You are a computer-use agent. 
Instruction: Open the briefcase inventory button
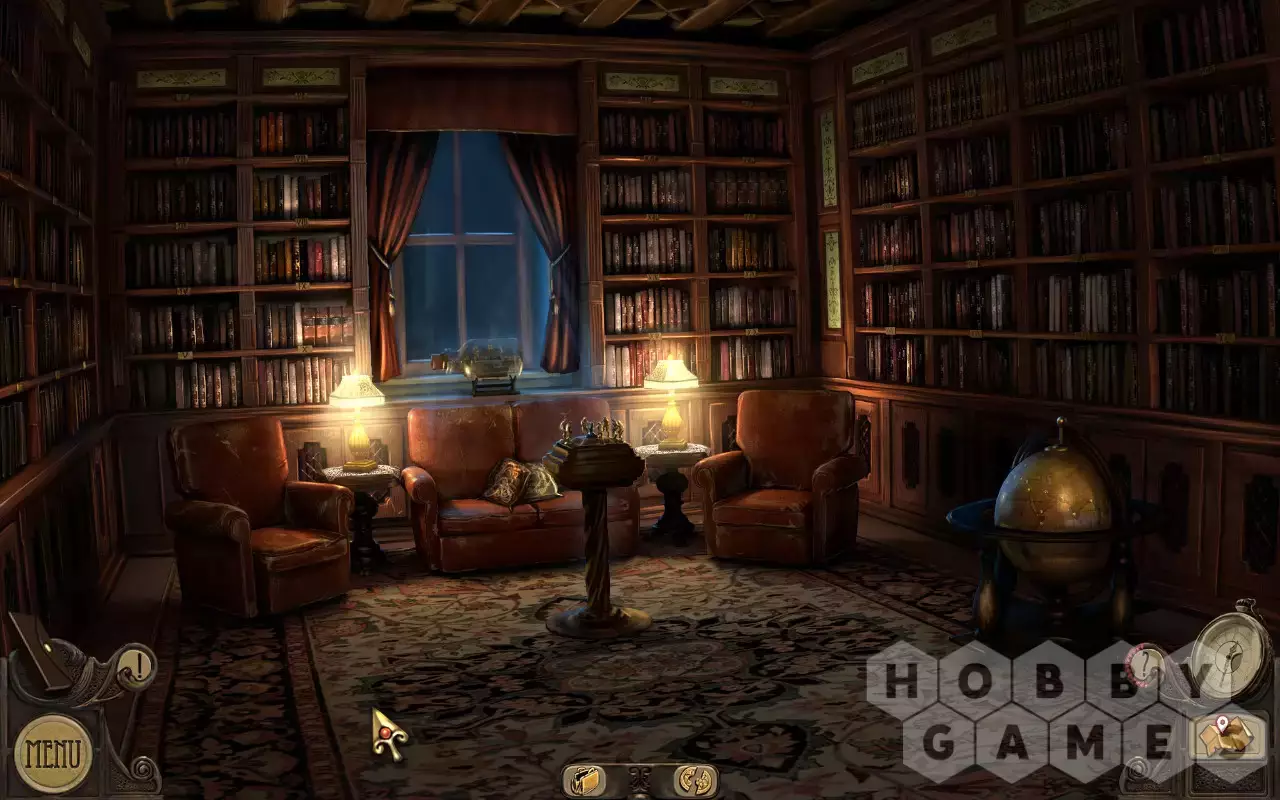point(583,780)
